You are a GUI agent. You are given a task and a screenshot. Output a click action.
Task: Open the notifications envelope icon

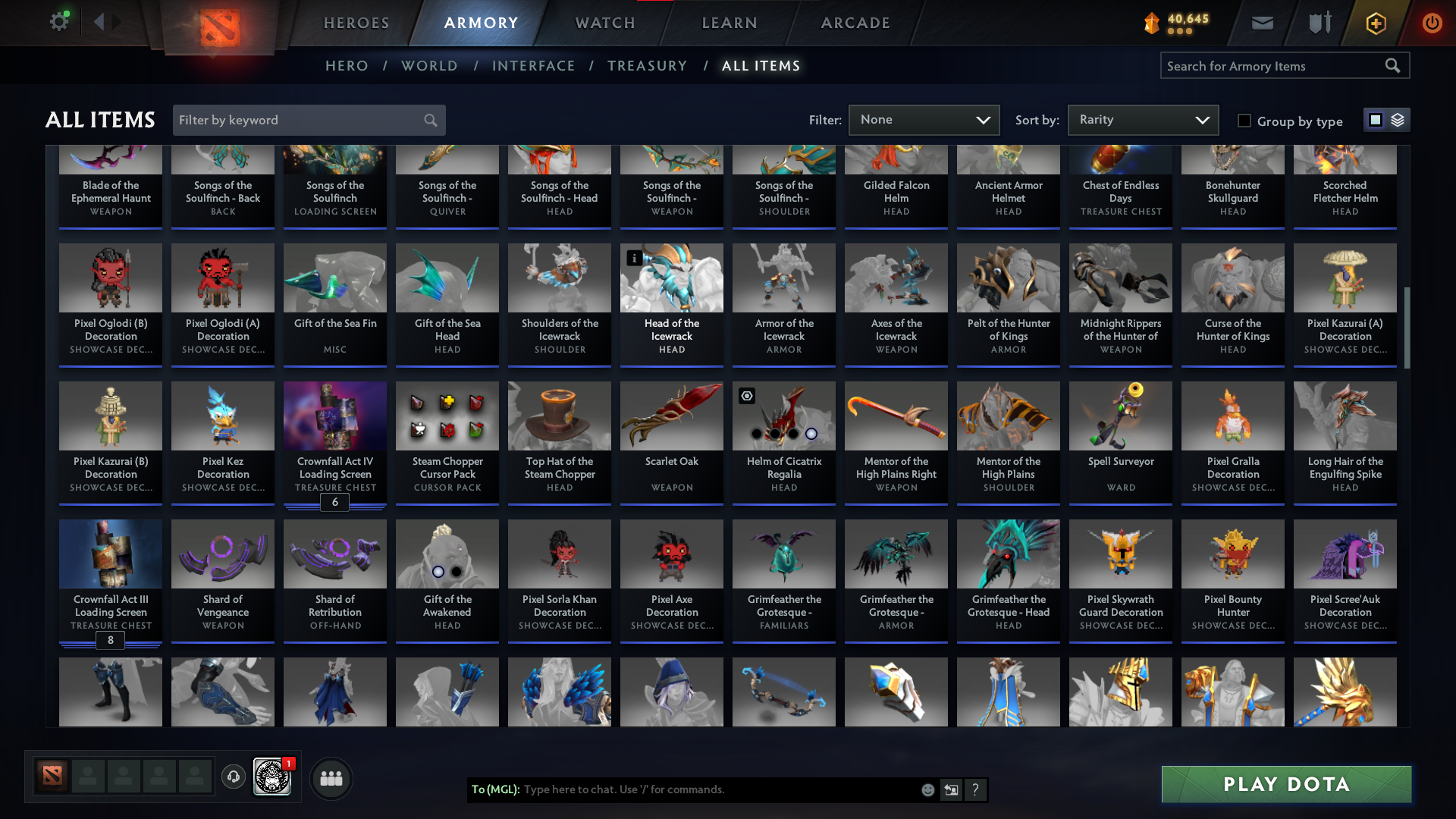pyautogui.click(x=1261, y=23)
